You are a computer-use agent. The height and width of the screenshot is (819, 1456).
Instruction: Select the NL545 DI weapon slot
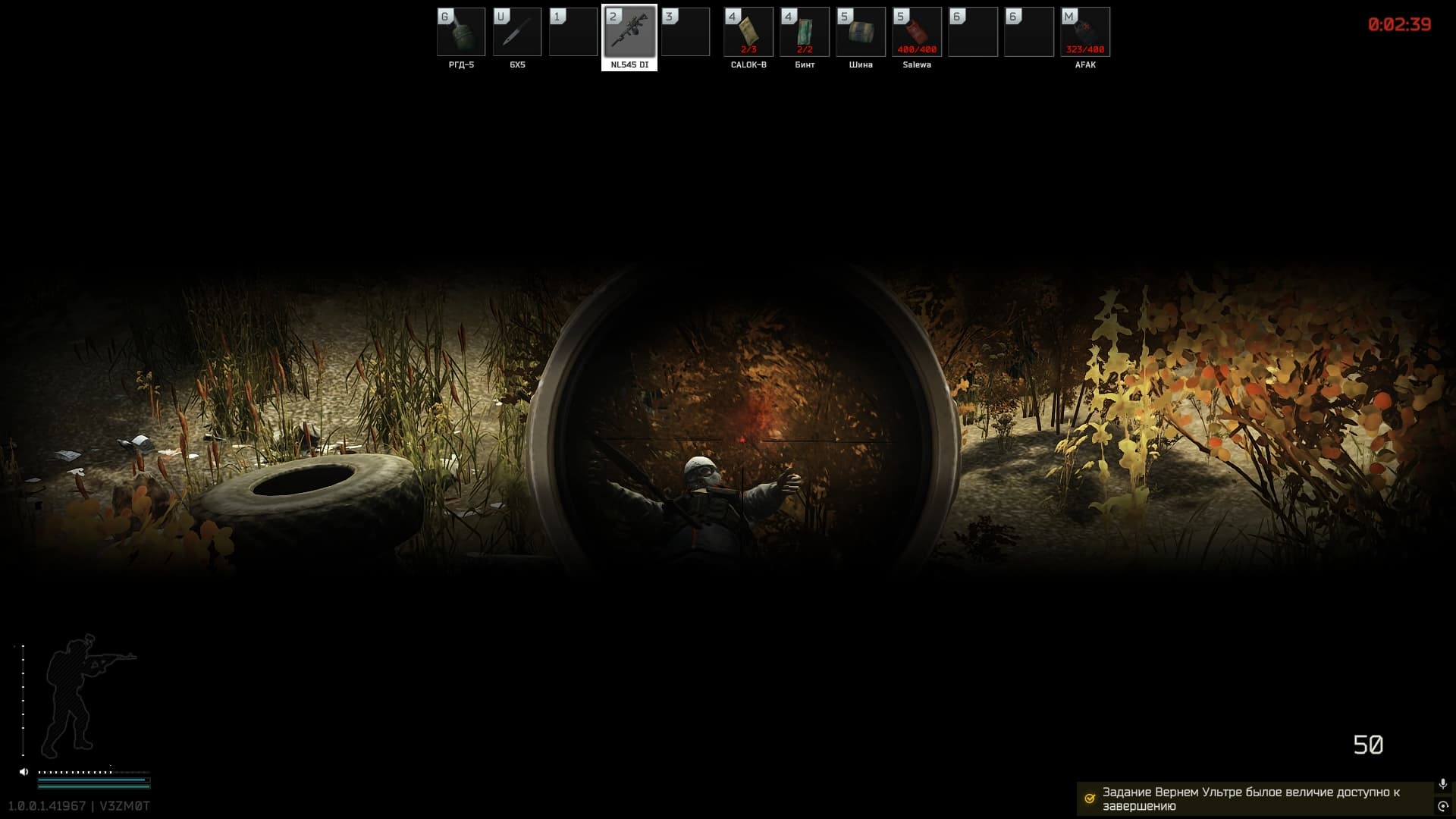point(630,33)
